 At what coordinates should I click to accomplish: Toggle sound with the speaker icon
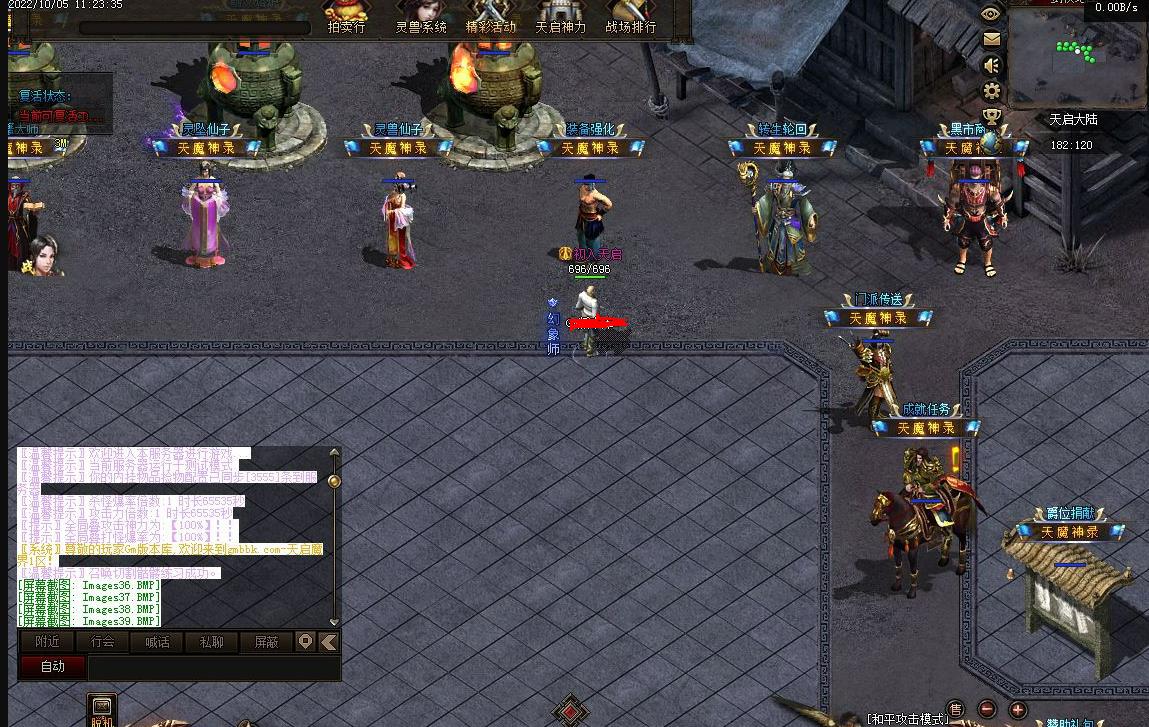[x=991, y=66]
